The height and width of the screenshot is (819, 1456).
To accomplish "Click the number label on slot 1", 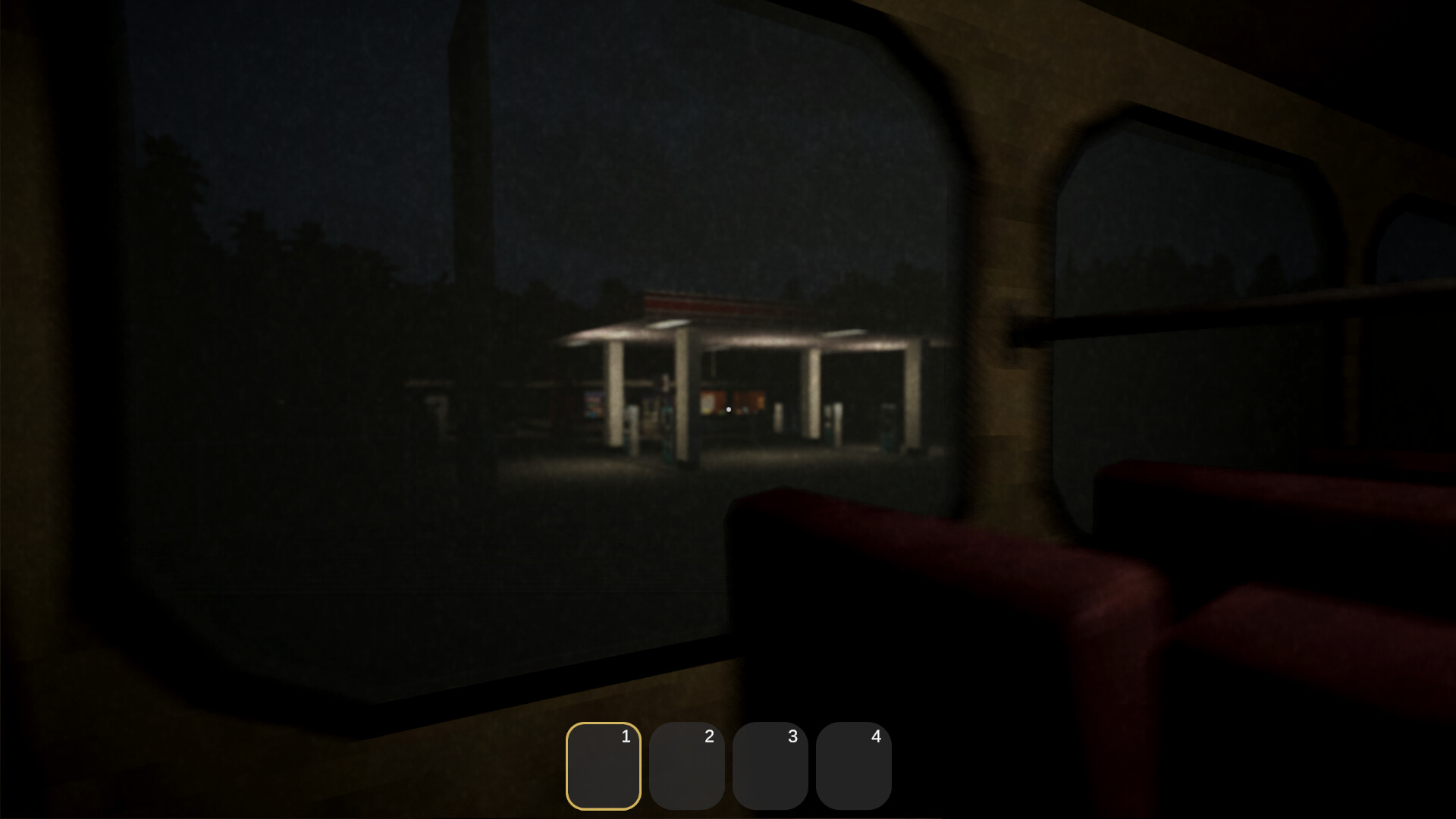I will tap(625, 736).
